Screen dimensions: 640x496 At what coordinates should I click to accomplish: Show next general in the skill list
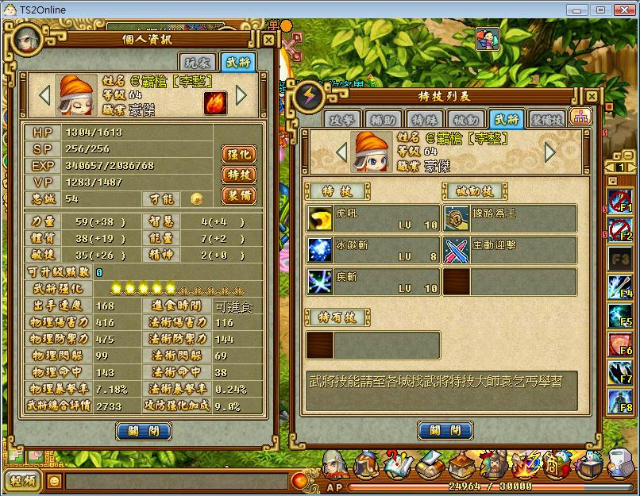(x=550, y=152)
